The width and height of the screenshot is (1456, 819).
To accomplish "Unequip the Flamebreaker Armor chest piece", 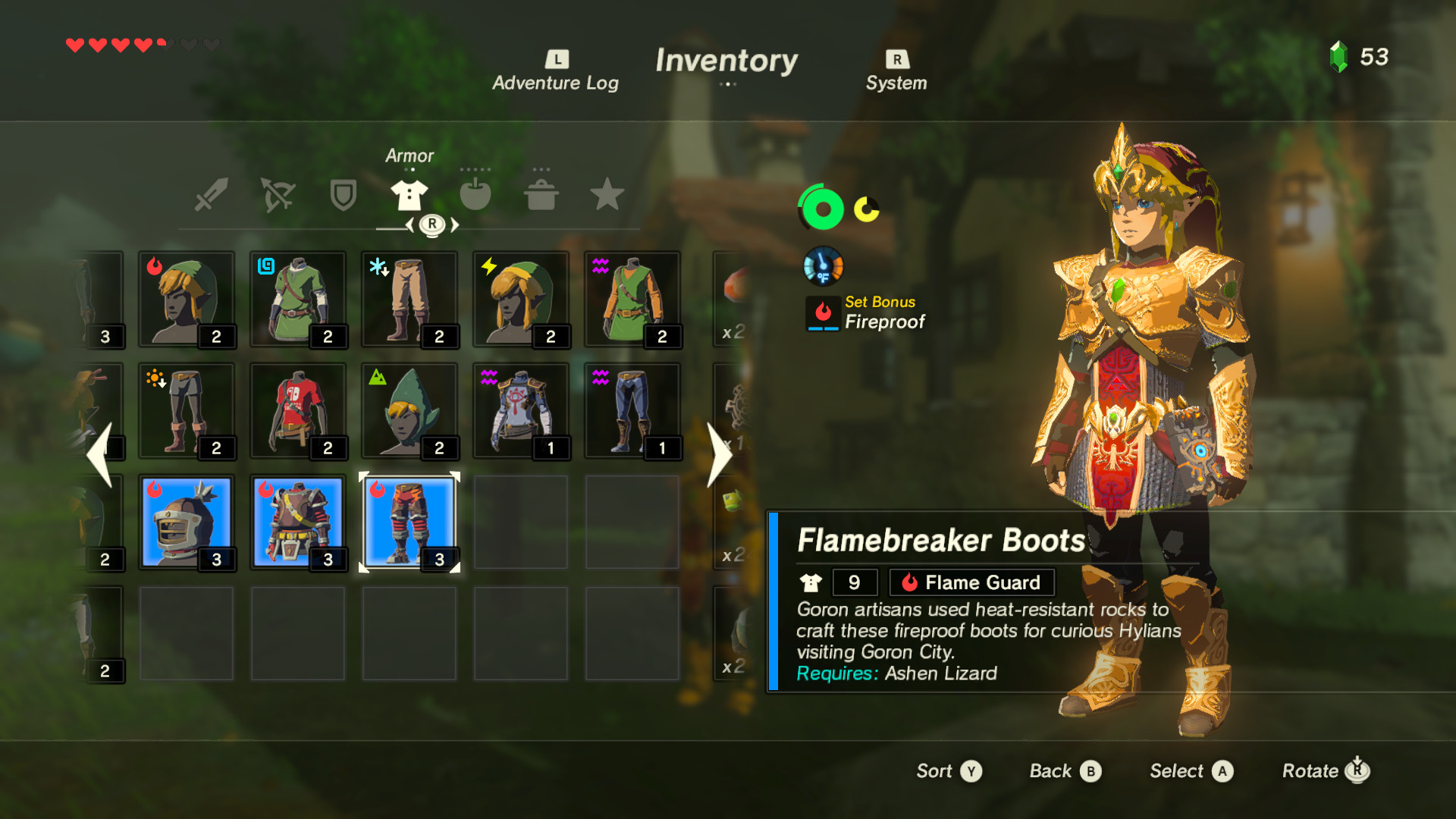I will pos(298,522).
